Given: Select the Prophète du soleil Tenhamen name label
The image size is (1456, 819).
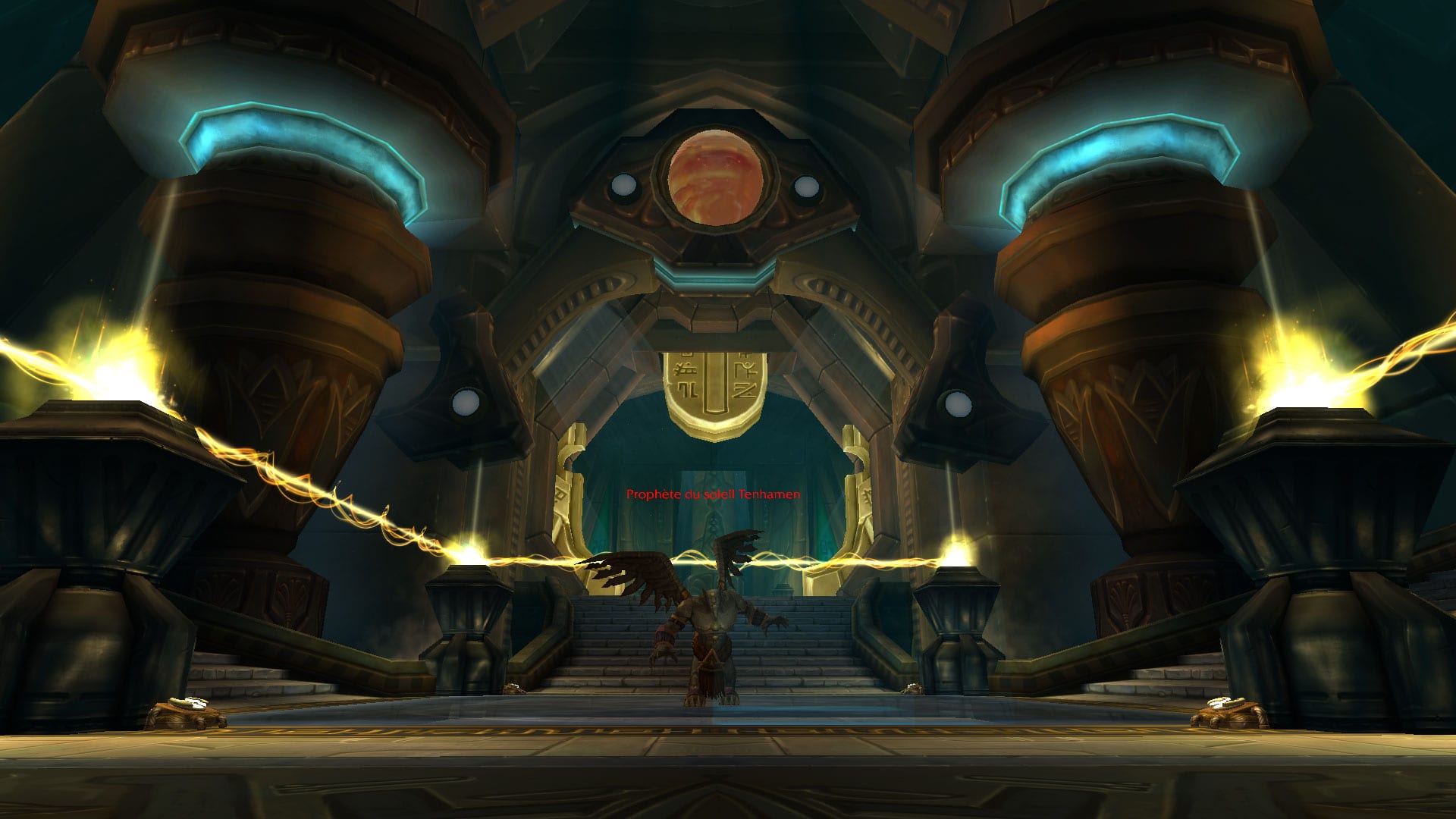Looking at the screenshot, I should tap(713, 494).
